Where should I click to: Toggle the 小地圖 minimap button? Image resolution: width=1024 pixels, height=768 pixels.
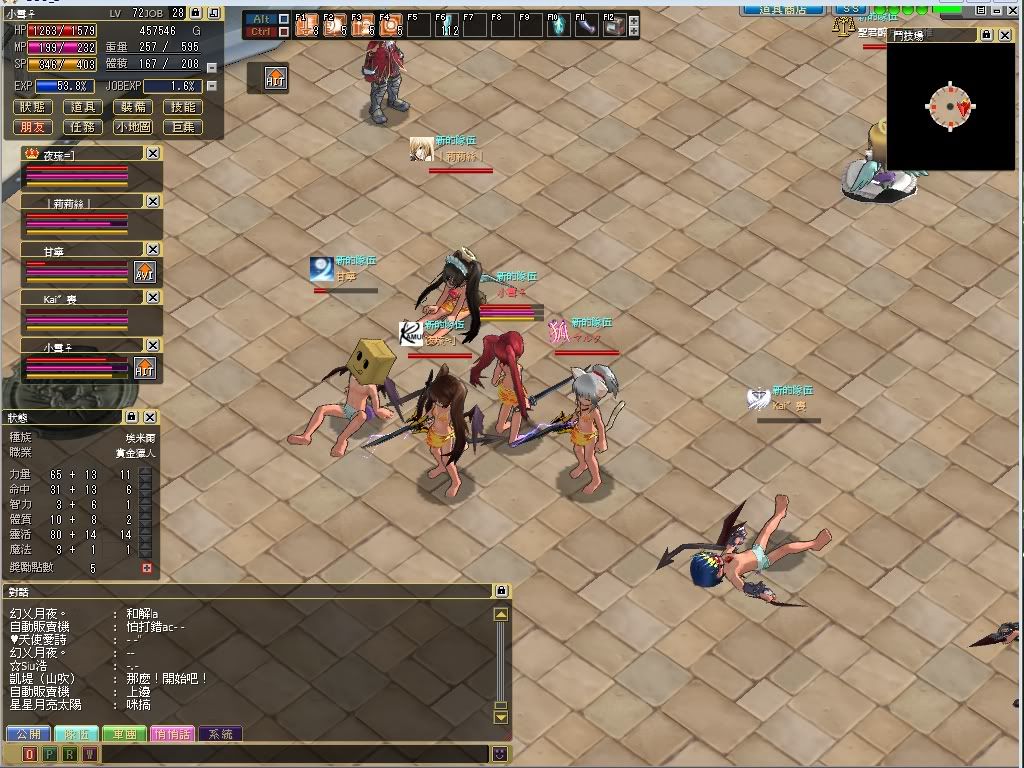(x=133, y=127)
